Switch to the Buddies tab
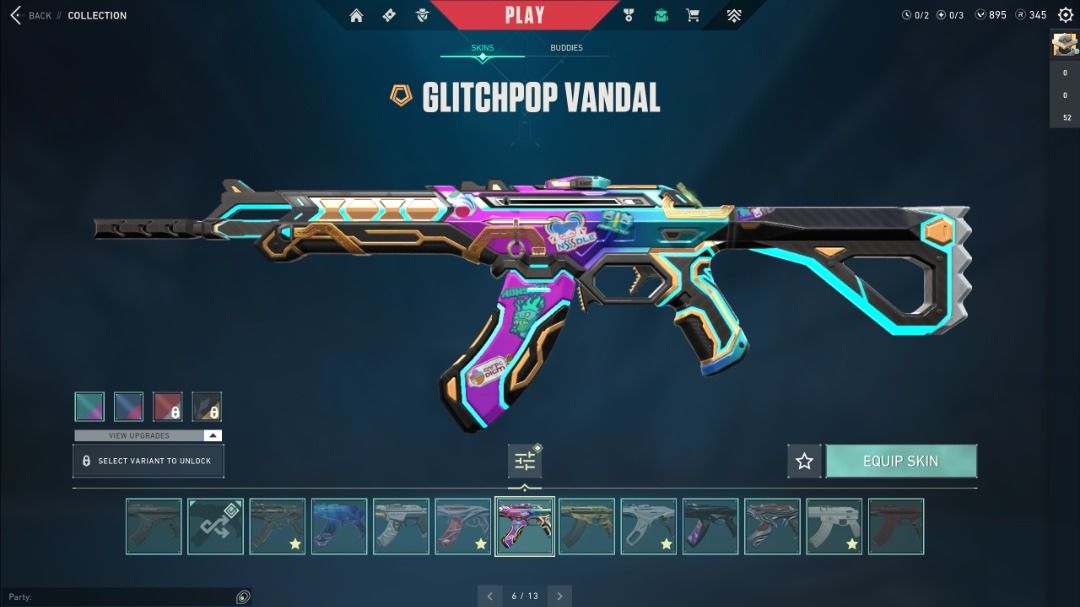This screenshot has height=607, width=1080. click(x=566, y=48)
